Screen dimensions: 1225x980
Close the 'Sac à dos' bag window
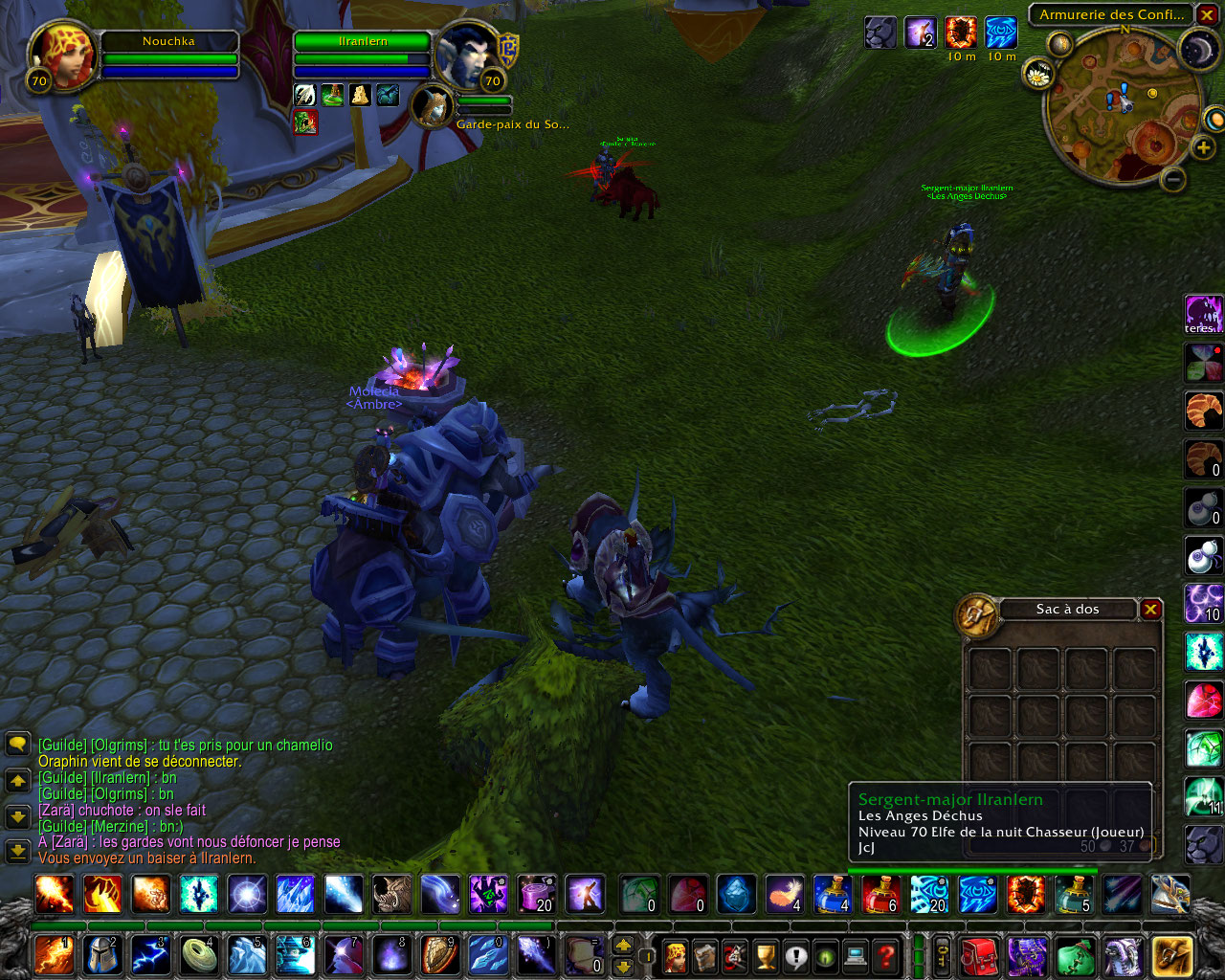1150,610
